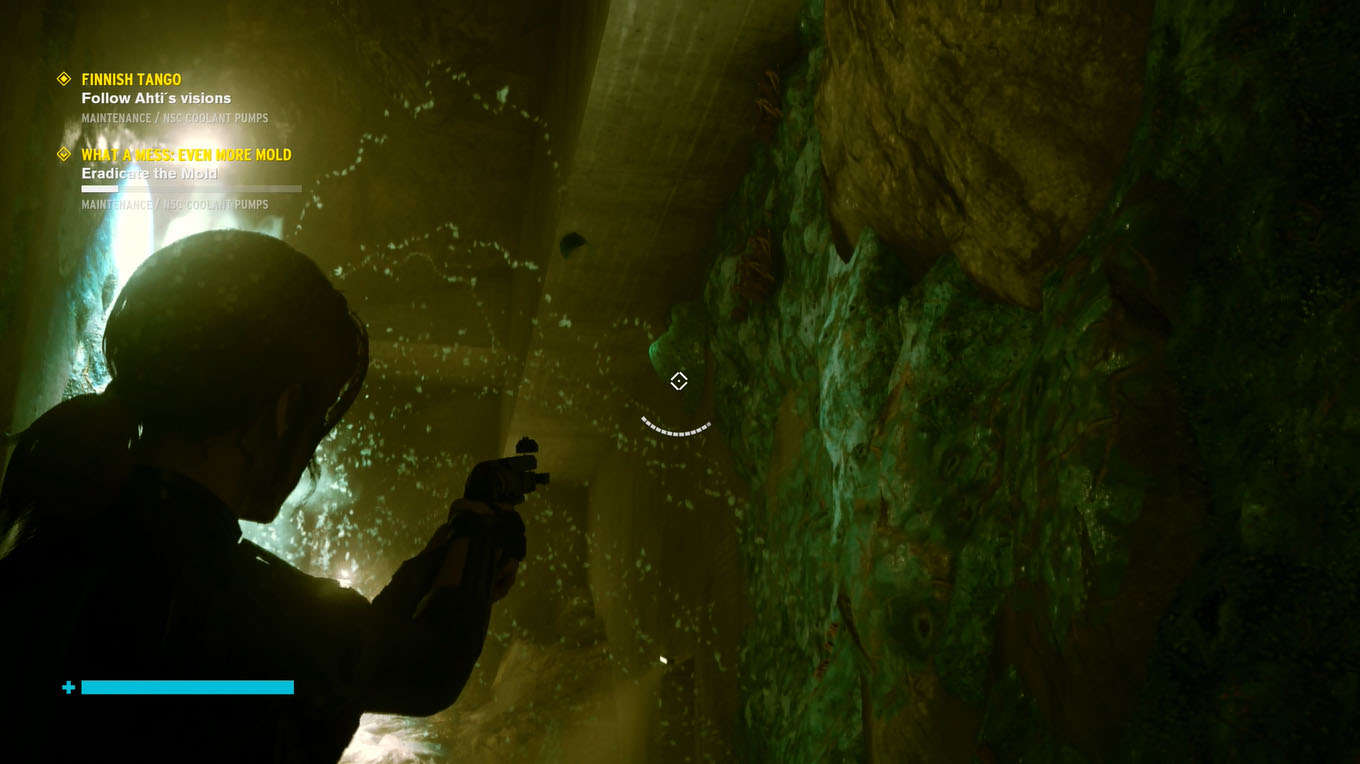
Task: Click the health cross icon near the health bar
Action: [66, 687]
